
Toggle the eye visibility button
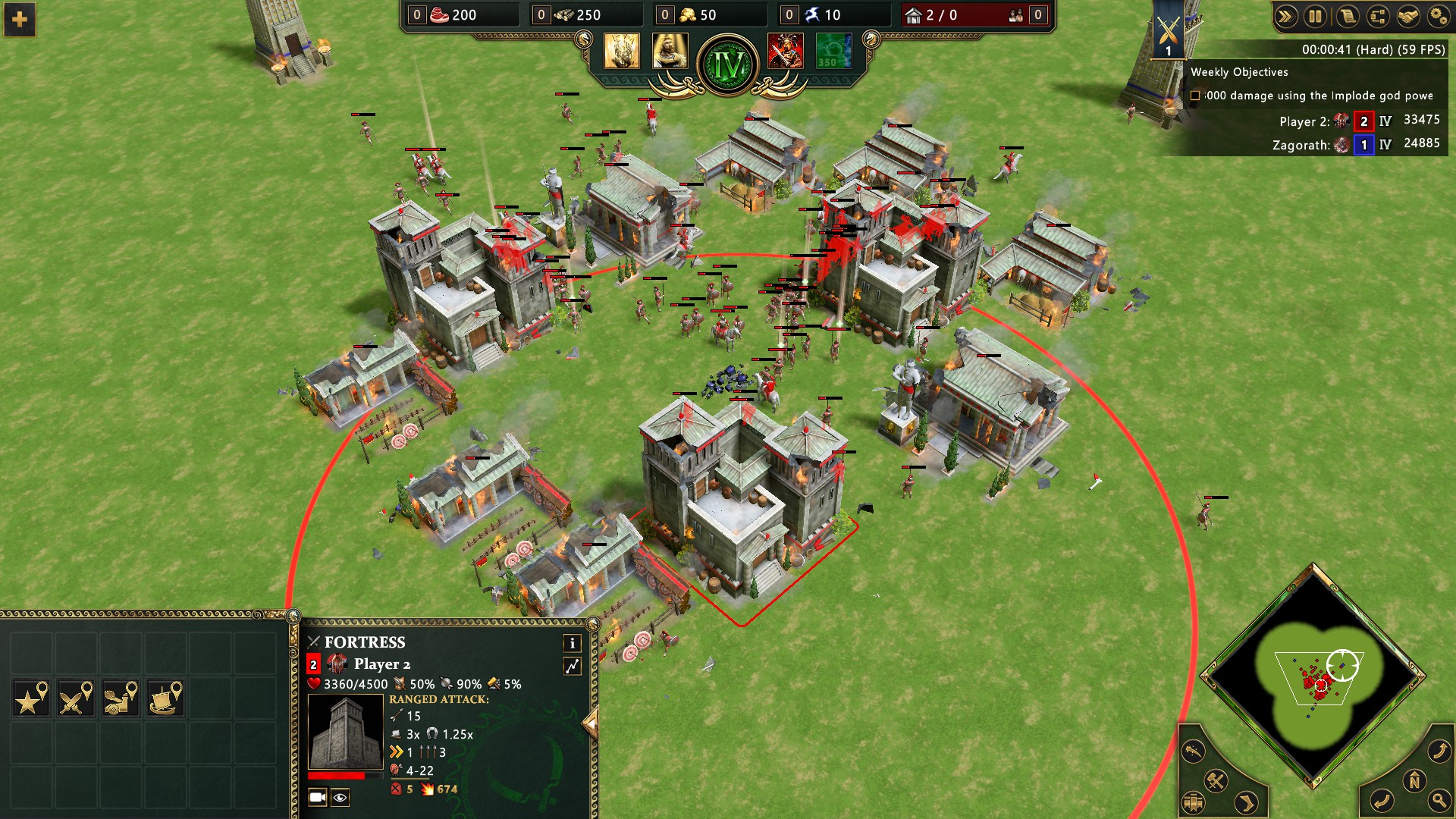[340, 797]
